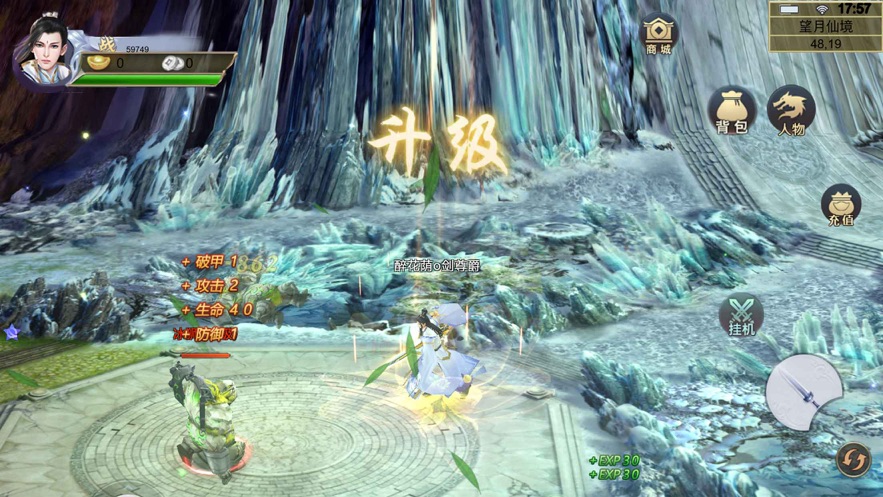Image resolution: width=883 pixels, height=497 pixels.
Task: Open the 充值 recharge menu
Action: [841, 205]
